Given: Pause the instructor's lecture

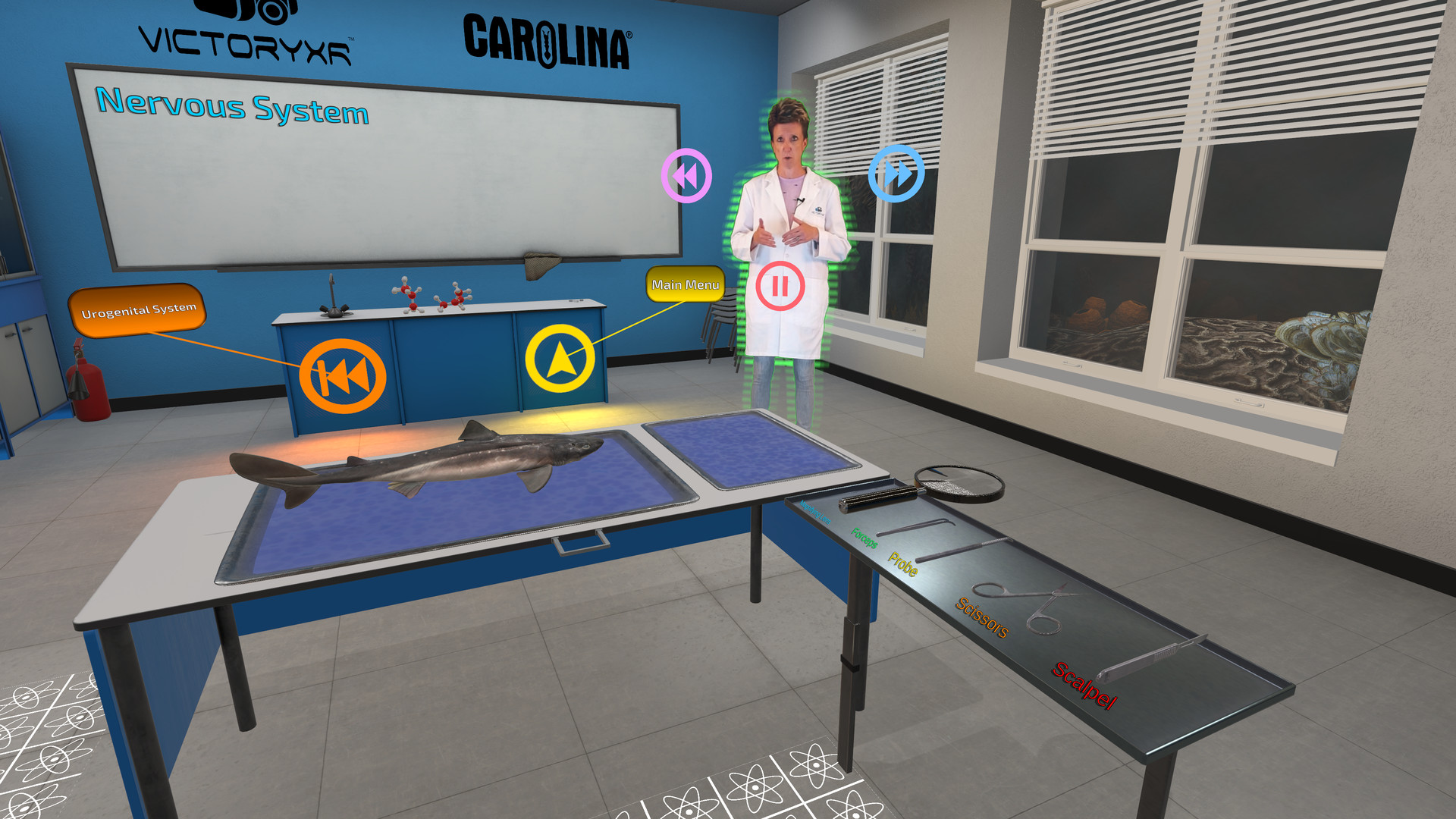Looking at the screenshot, I should (780, 287).
